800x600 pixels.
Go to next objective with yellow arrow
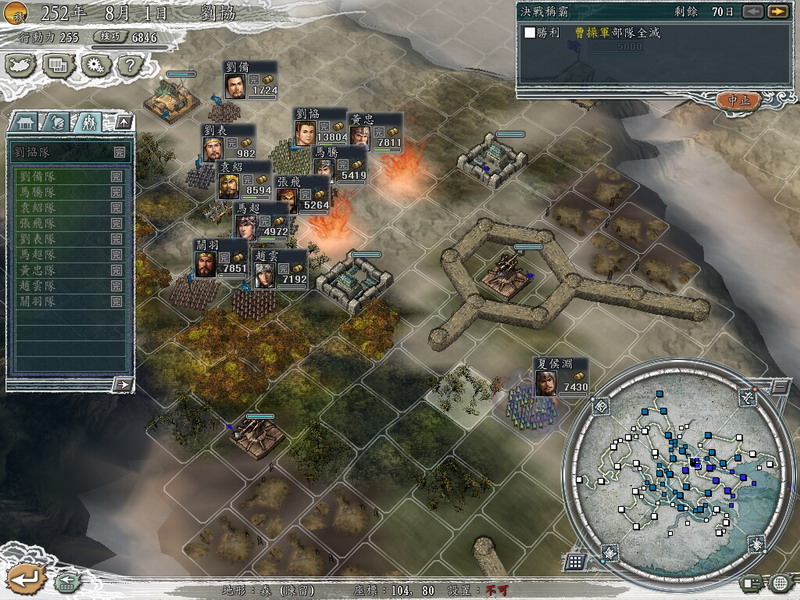pyautogui.click(x=777, y=12)
